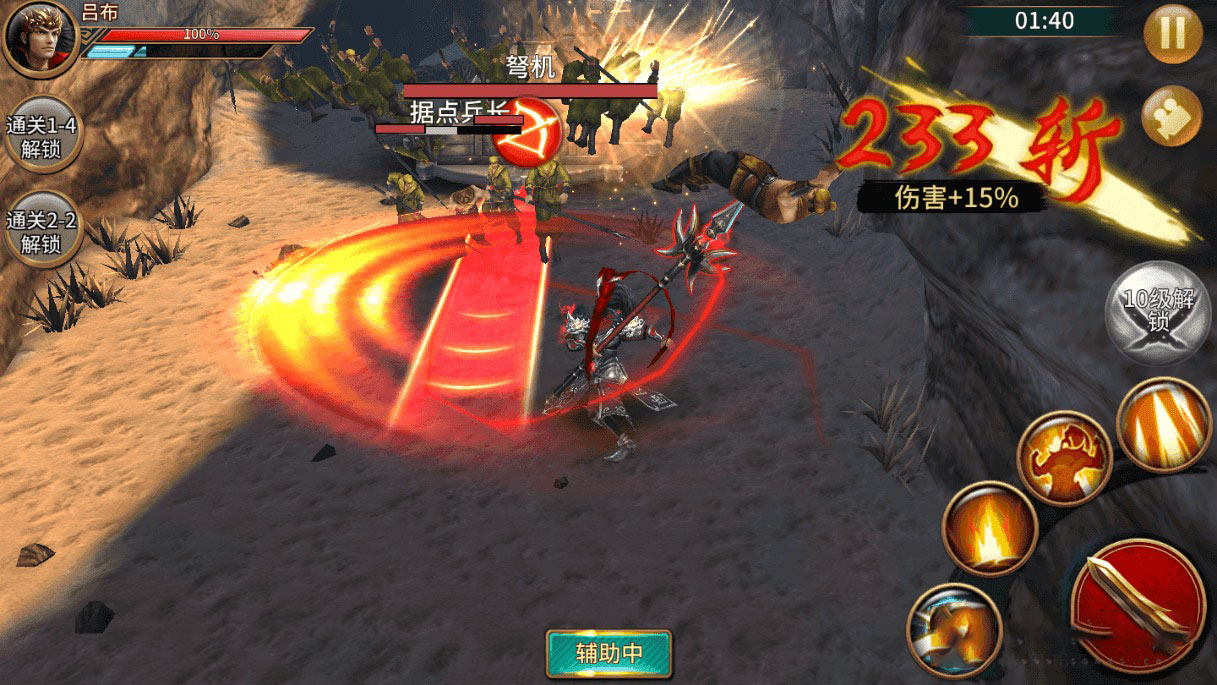
Task: Trigger the triple light beams skill
Action: (x=1164, y=425)
